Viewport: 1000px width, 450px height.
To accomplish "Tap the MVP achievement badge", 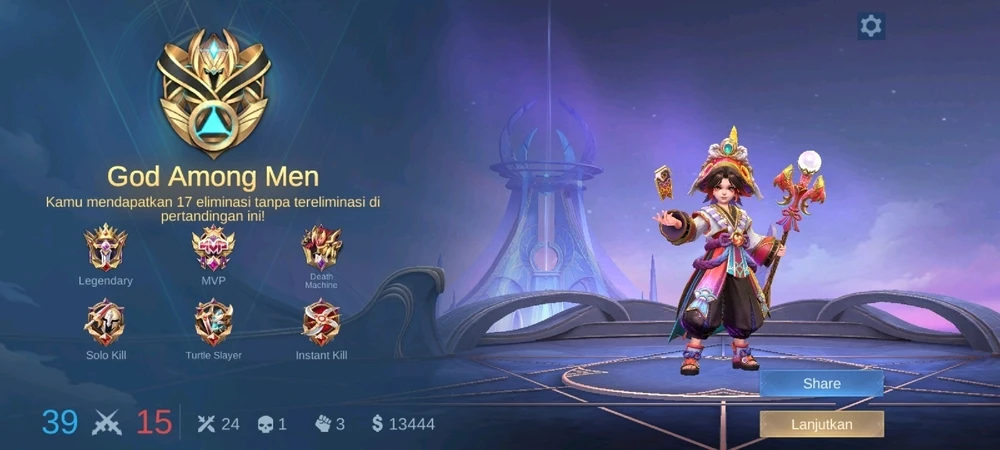I will click(x=213, y=248).
